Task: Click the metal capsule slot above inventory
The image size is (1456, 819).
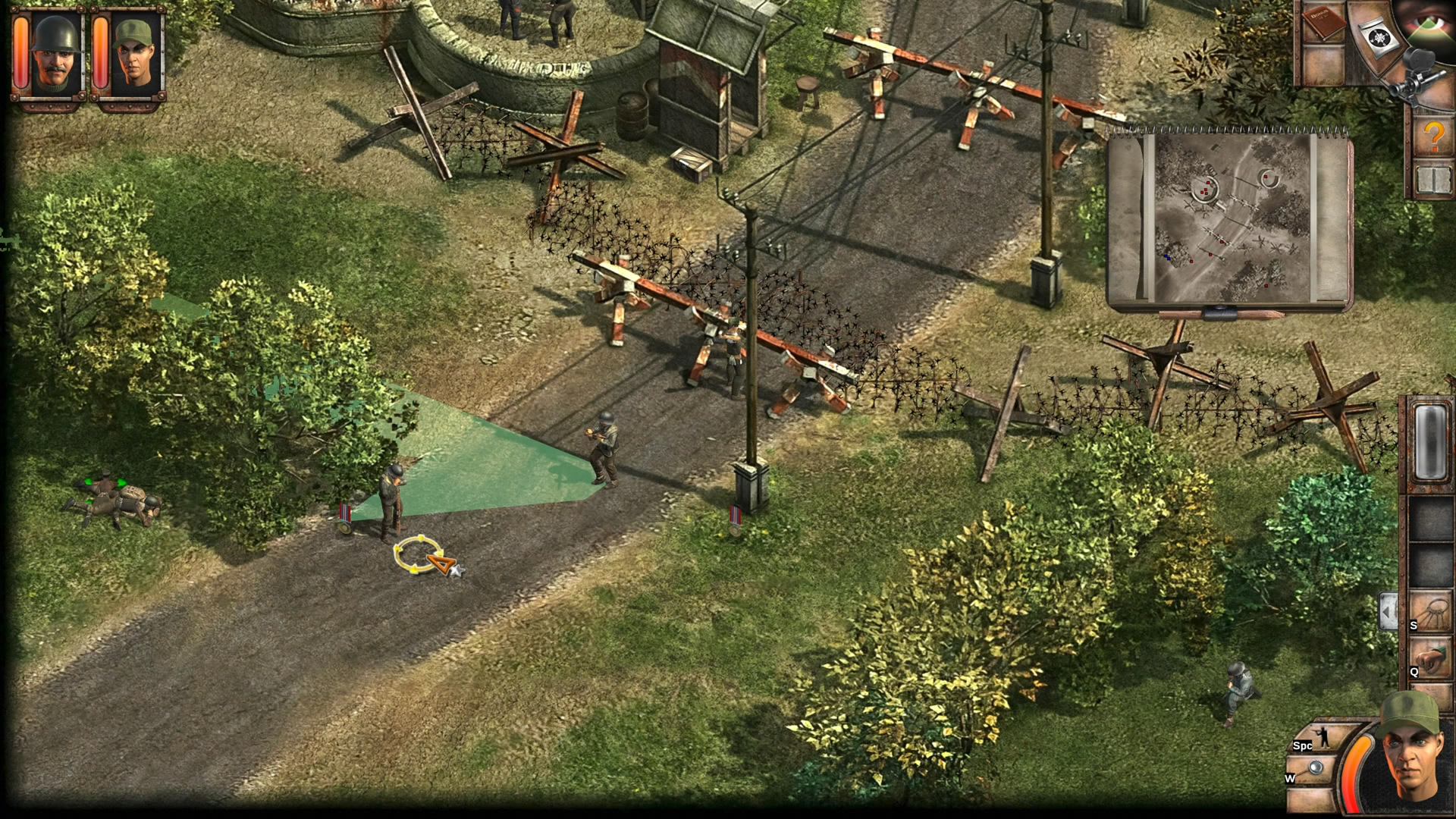Action: (1430, 441)
